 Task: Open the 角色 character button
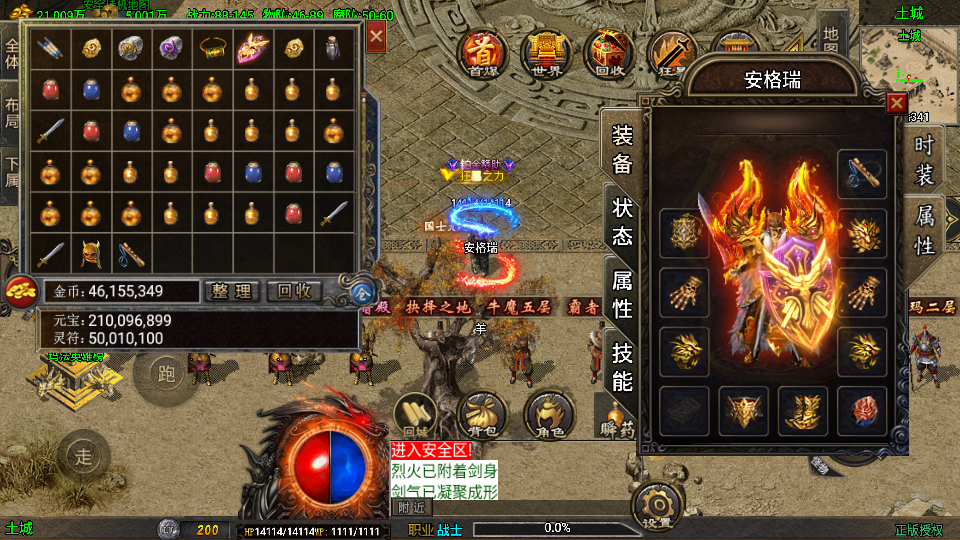click(x=548, y=414)
